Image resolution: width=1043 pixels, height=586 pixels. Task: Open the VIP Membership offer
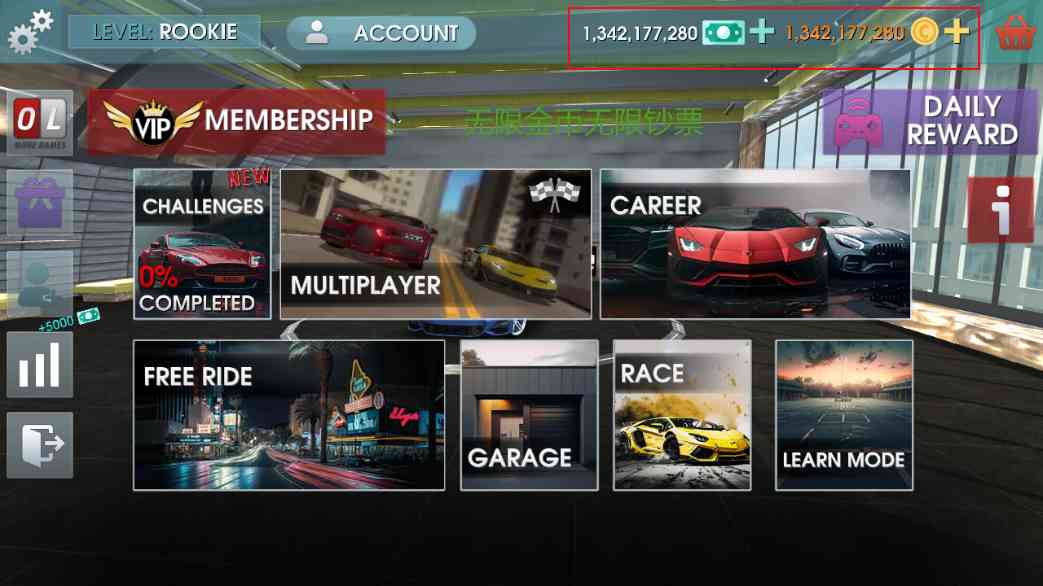tap(236, 121)
